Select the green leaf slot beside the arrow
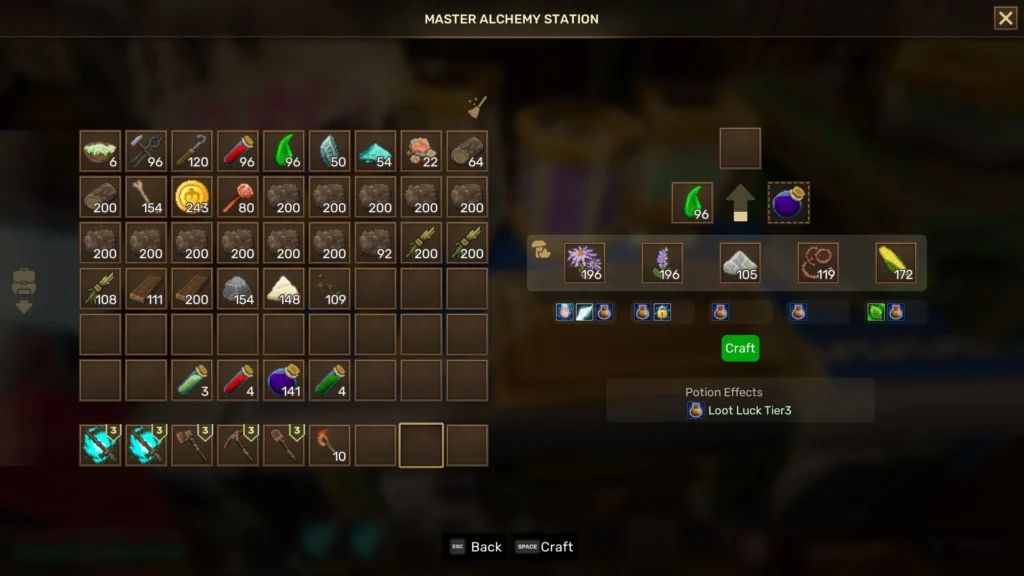The image size is (1024, 576). (x=692, y=203)
